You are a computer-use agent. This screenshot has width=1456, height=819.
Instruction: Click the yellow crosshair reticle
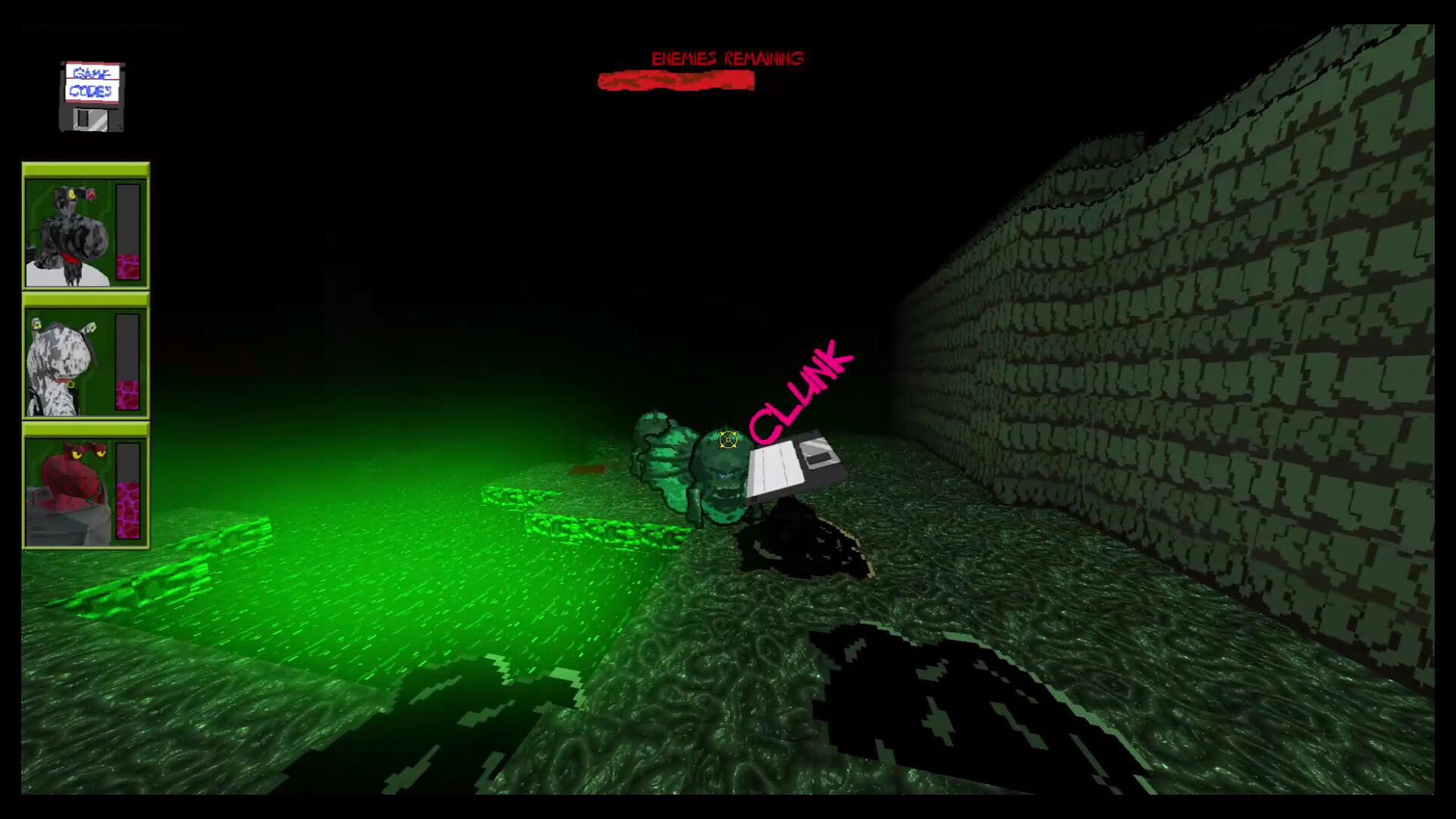pyautogui.click(x=727, y=438)
